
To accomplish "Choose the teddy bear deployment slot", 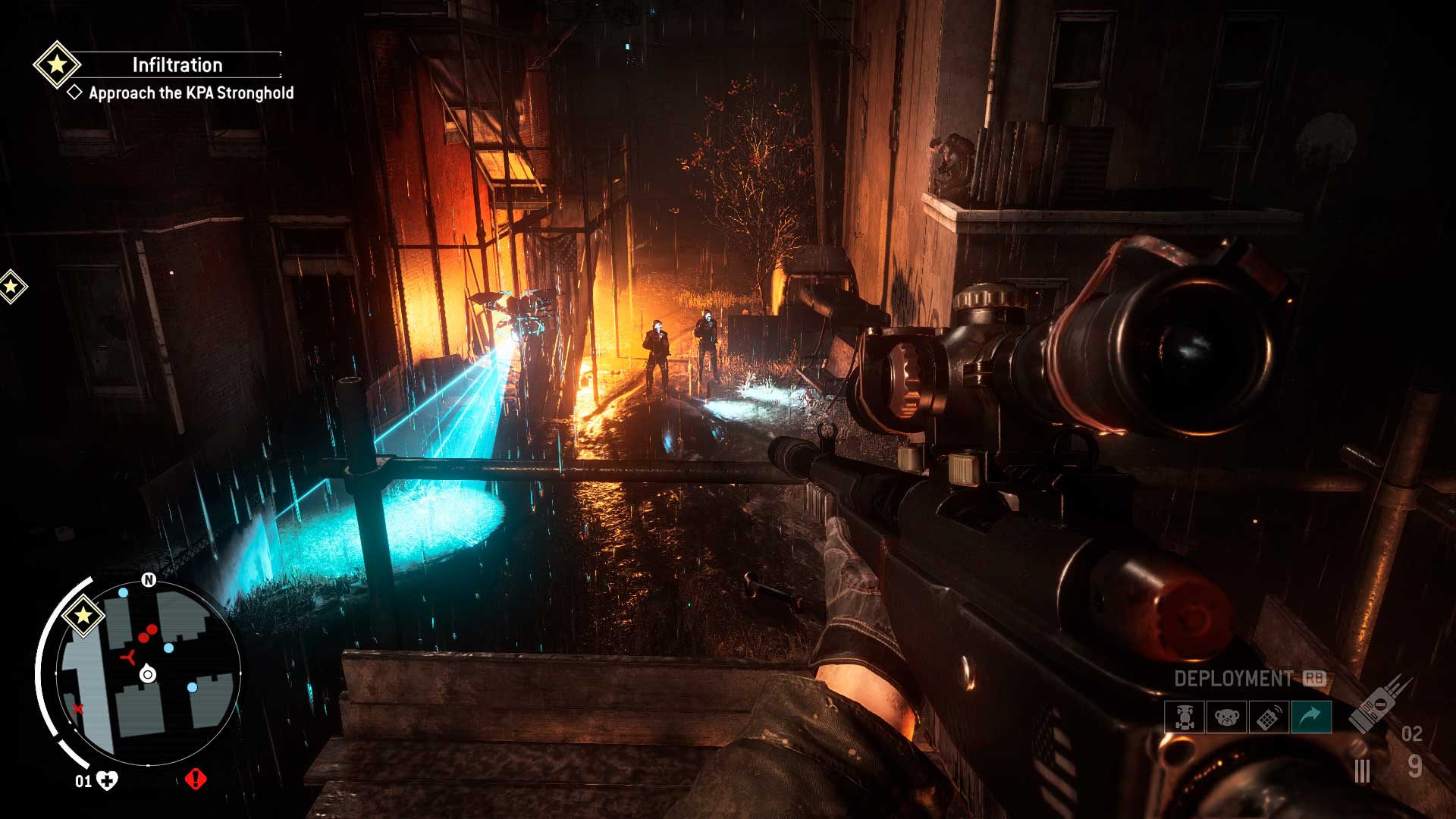I will click(x=1226, y=717).
